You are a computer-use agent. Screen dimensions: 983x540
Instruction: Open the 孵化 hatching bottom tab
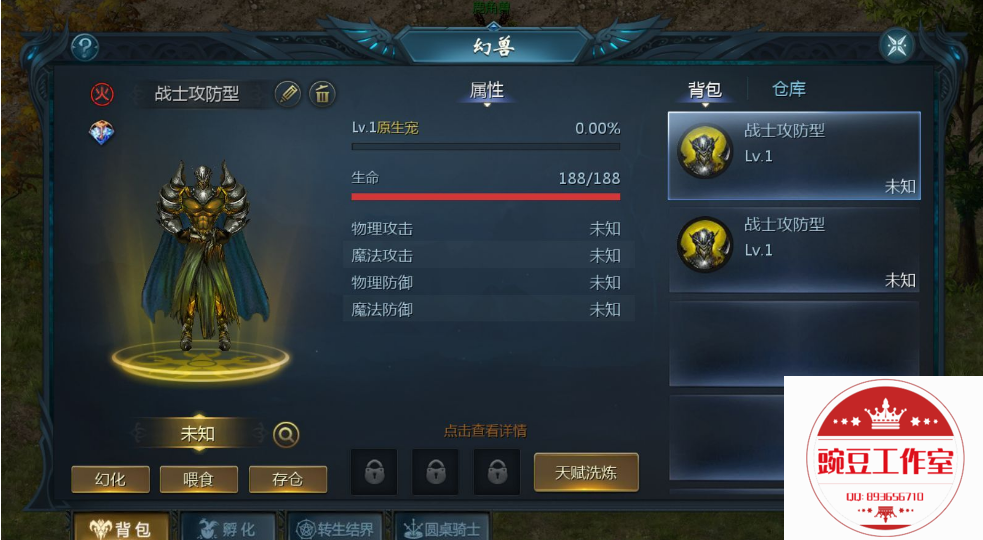(x=226, y=527)
